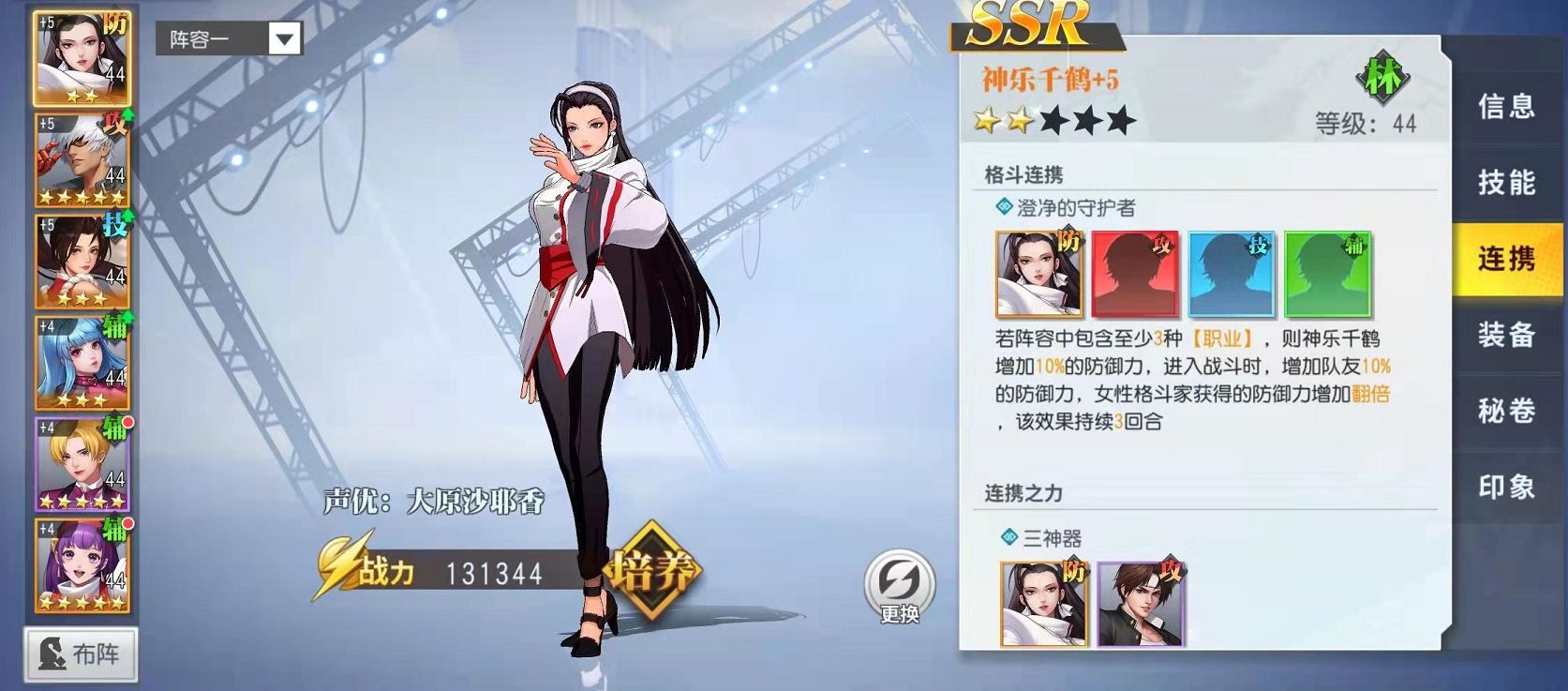
Task: Tap the brown-haired 攻 partner in 三神器
Action: [1141, 603]
